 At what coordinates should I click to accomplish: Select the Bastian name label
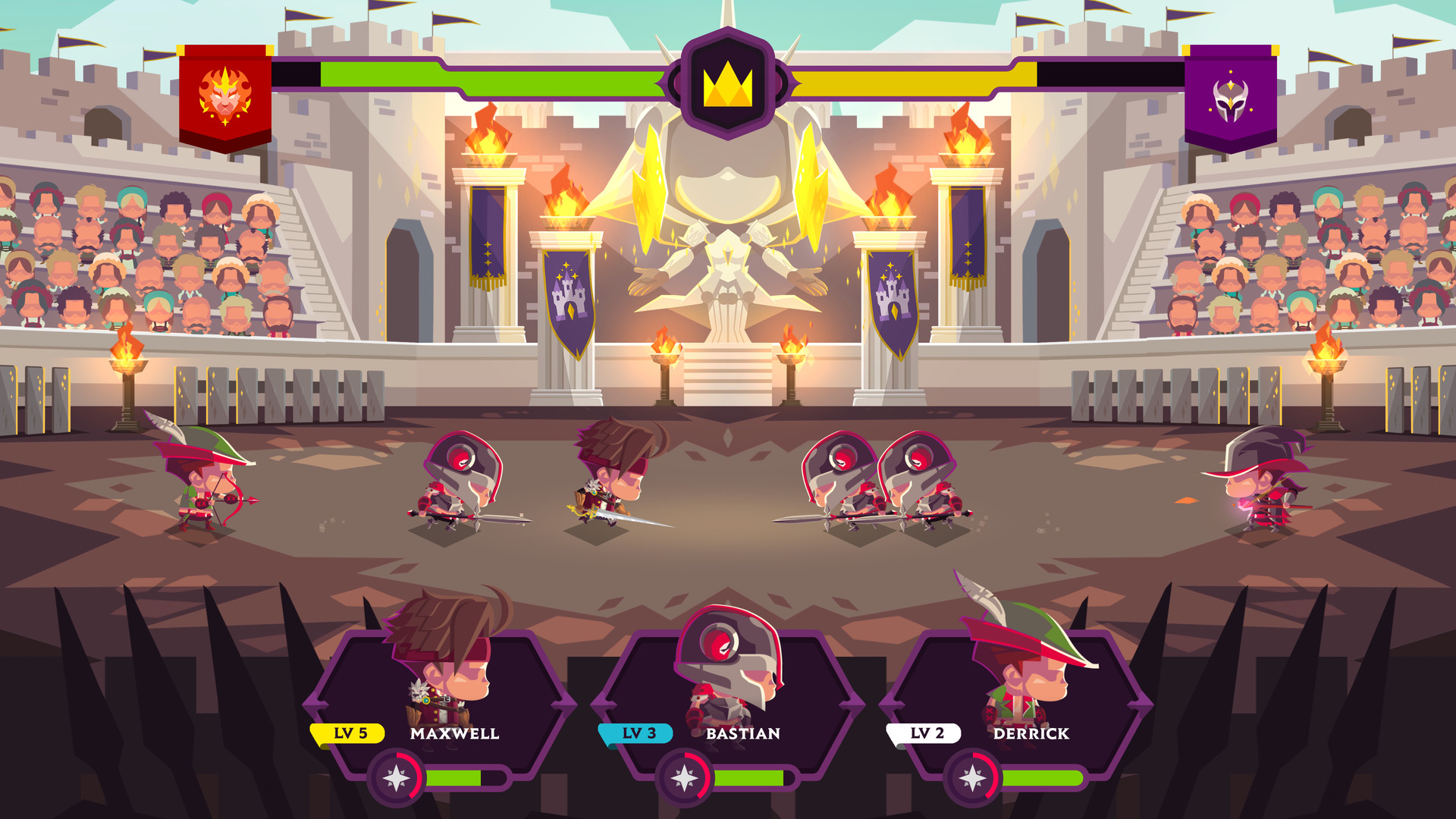(742, 734)
